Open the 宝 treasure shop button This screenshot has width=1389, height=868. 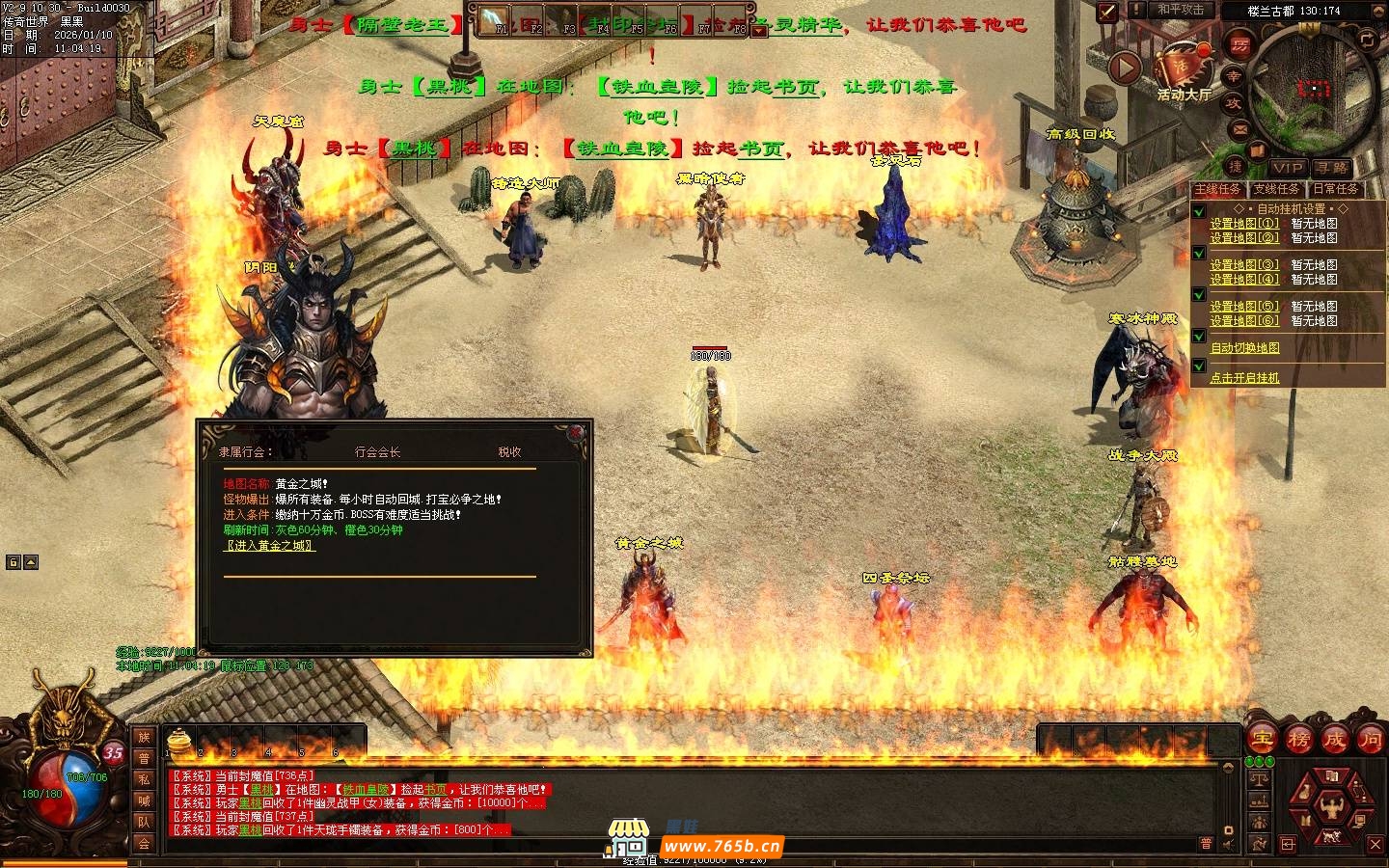1263,740
